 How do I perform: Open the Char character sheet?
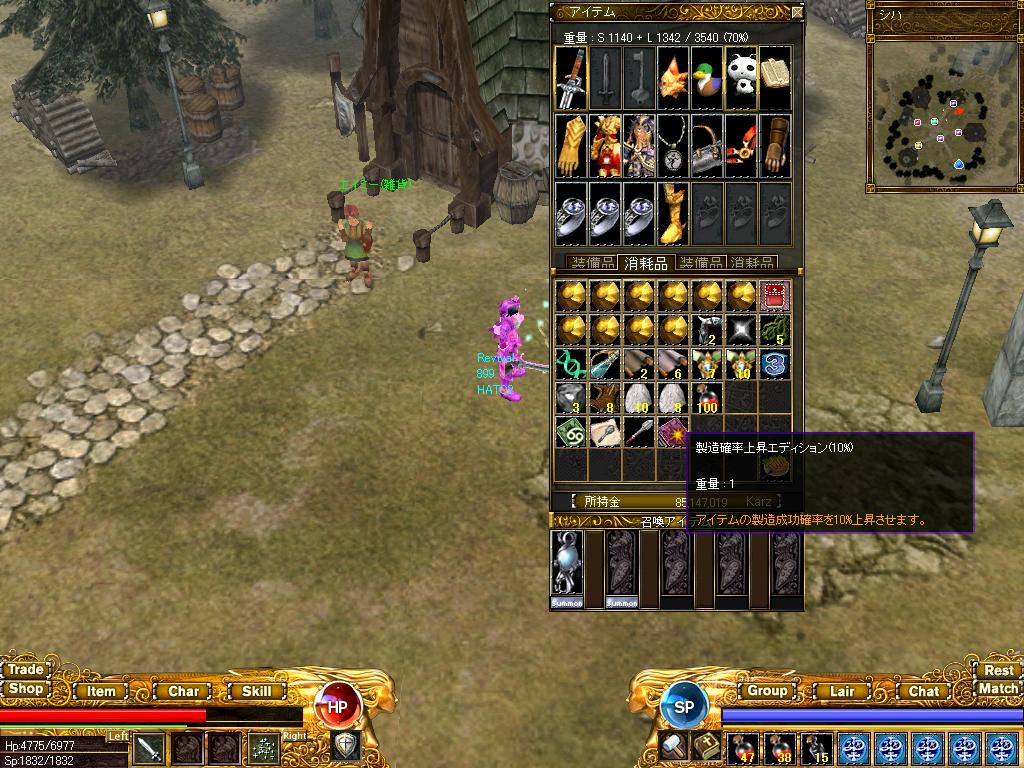click(183, 691)
